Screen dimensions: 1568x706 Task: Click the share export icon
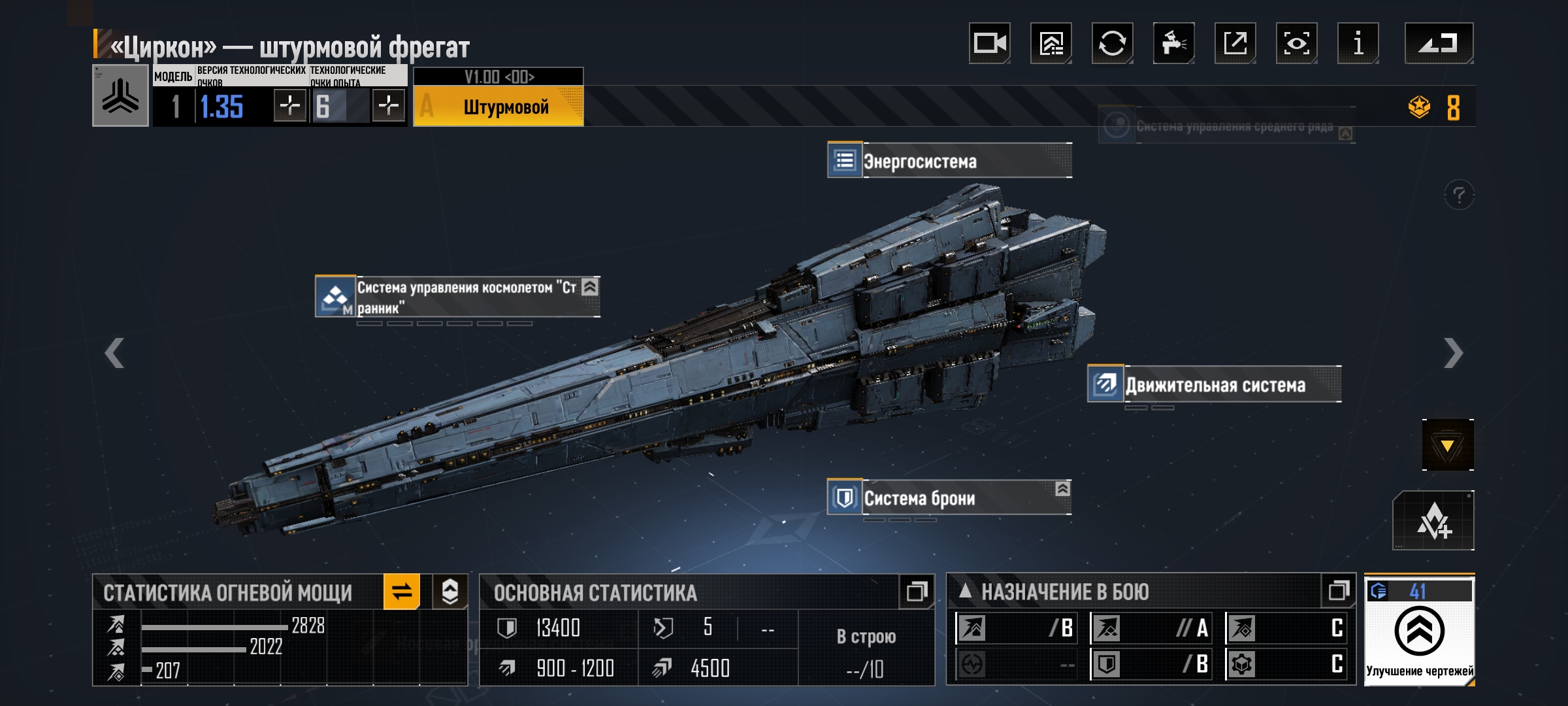[1235, 43]
